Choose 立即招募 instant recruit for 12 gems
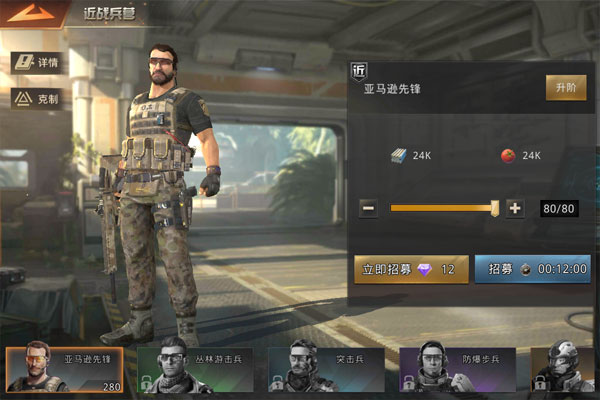Screen dimensions: 600x400 click(x=411, y=269)
